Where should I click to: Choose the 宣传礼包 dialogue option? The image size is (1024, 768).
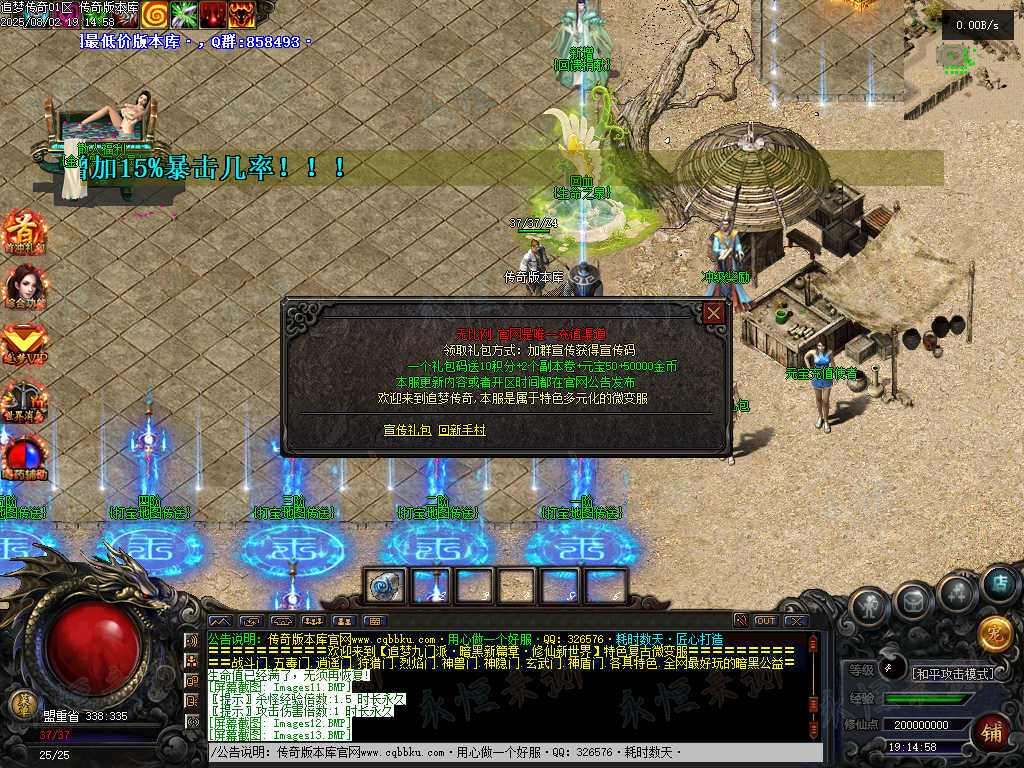407,430
